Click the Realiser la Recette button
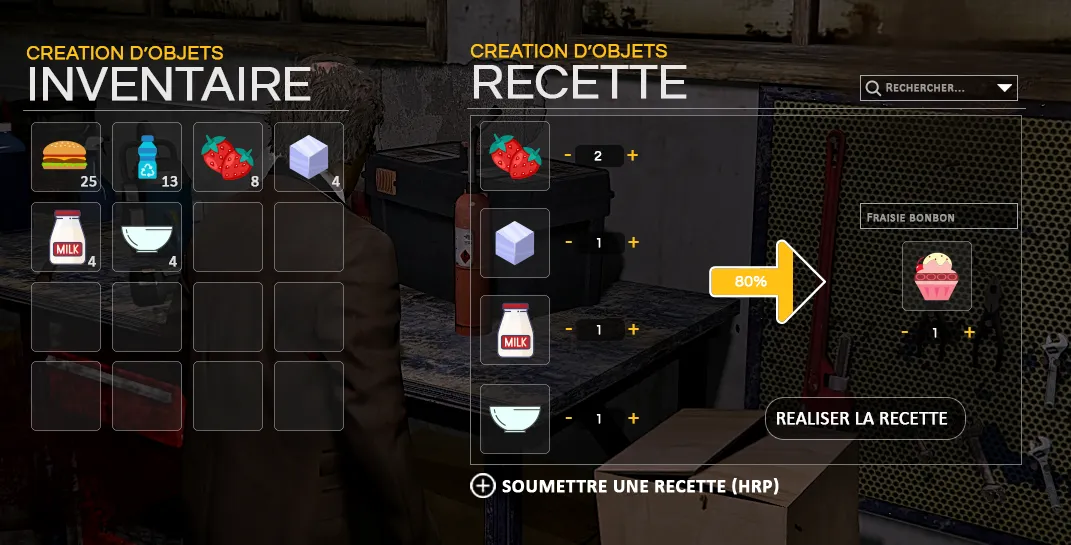Screen dimensions: 1071x545 pyautogui.click(x=864, y=418)
